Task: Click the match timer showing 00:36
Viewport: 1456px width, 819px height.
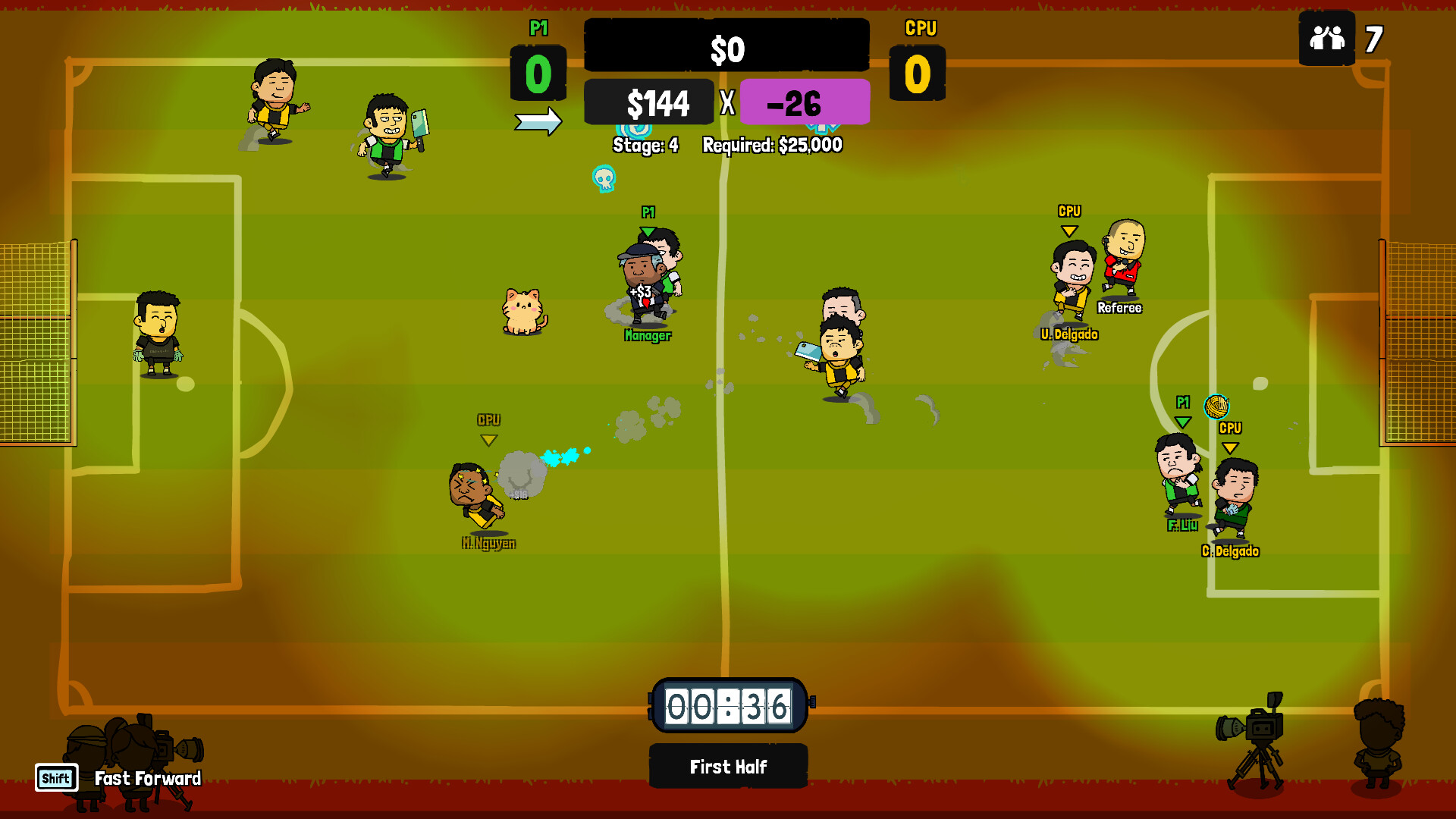Action: coord(728,705)
